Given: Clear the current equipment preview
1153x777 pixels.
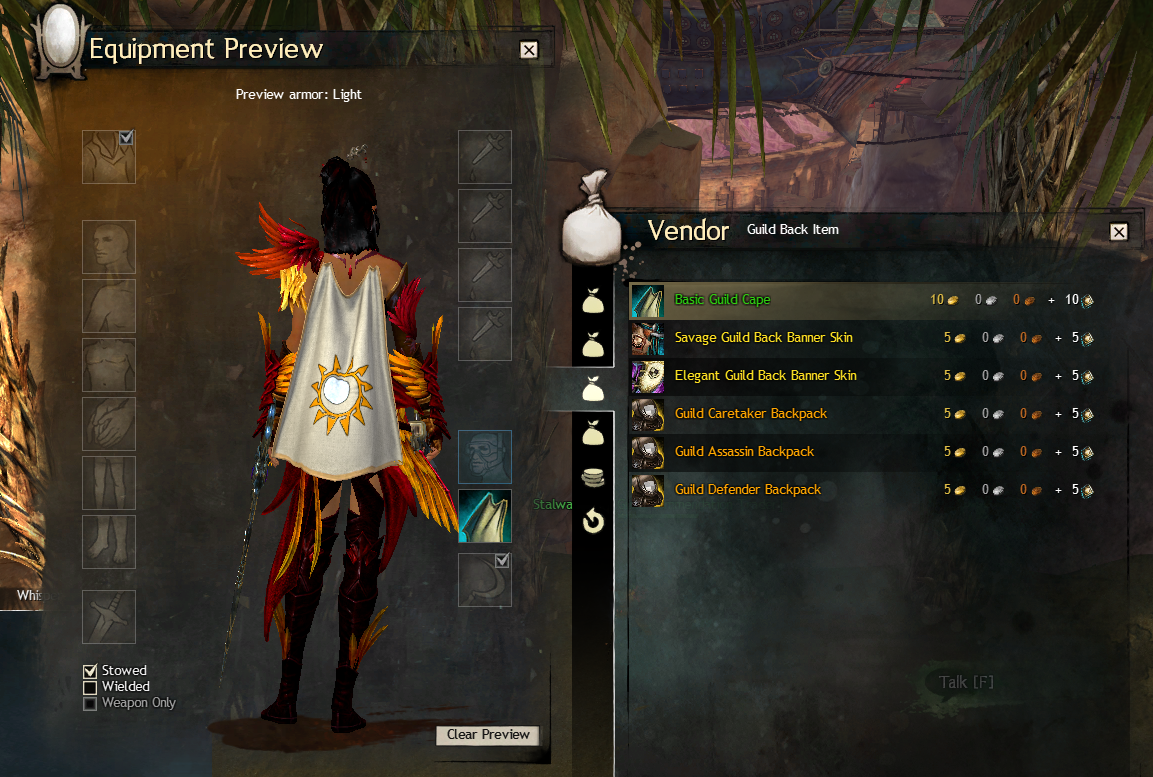Looking at the screenshot, I should (488, 735).
